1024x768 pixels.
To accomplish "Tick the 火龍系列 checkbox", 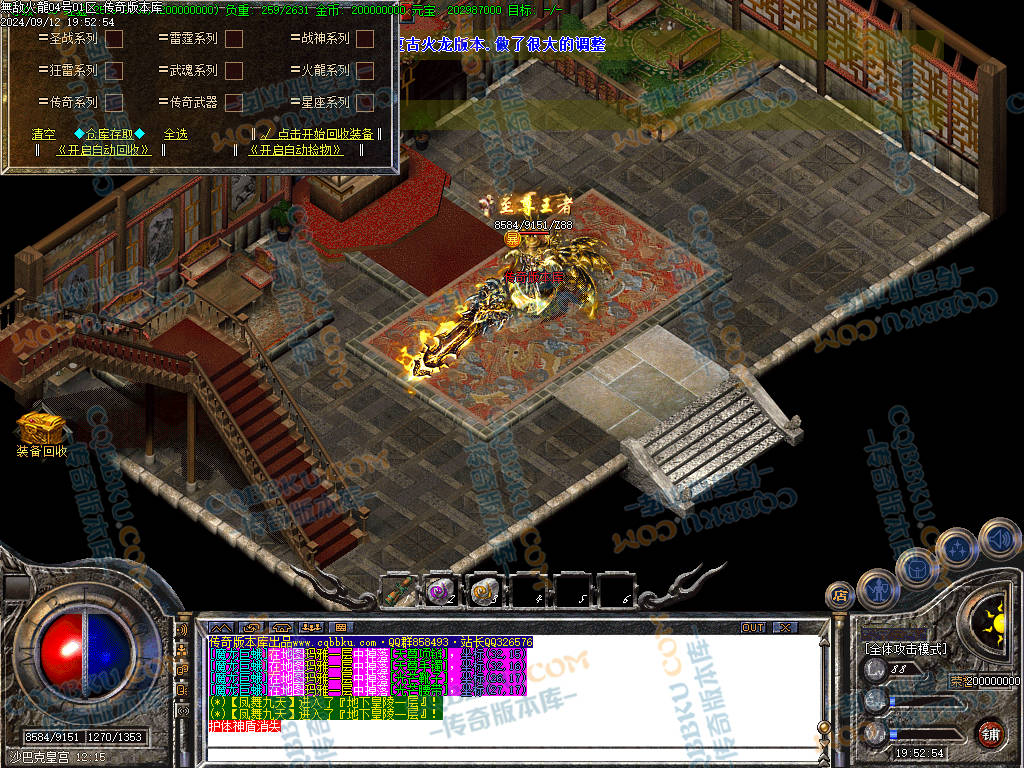I will coord(365,71).
